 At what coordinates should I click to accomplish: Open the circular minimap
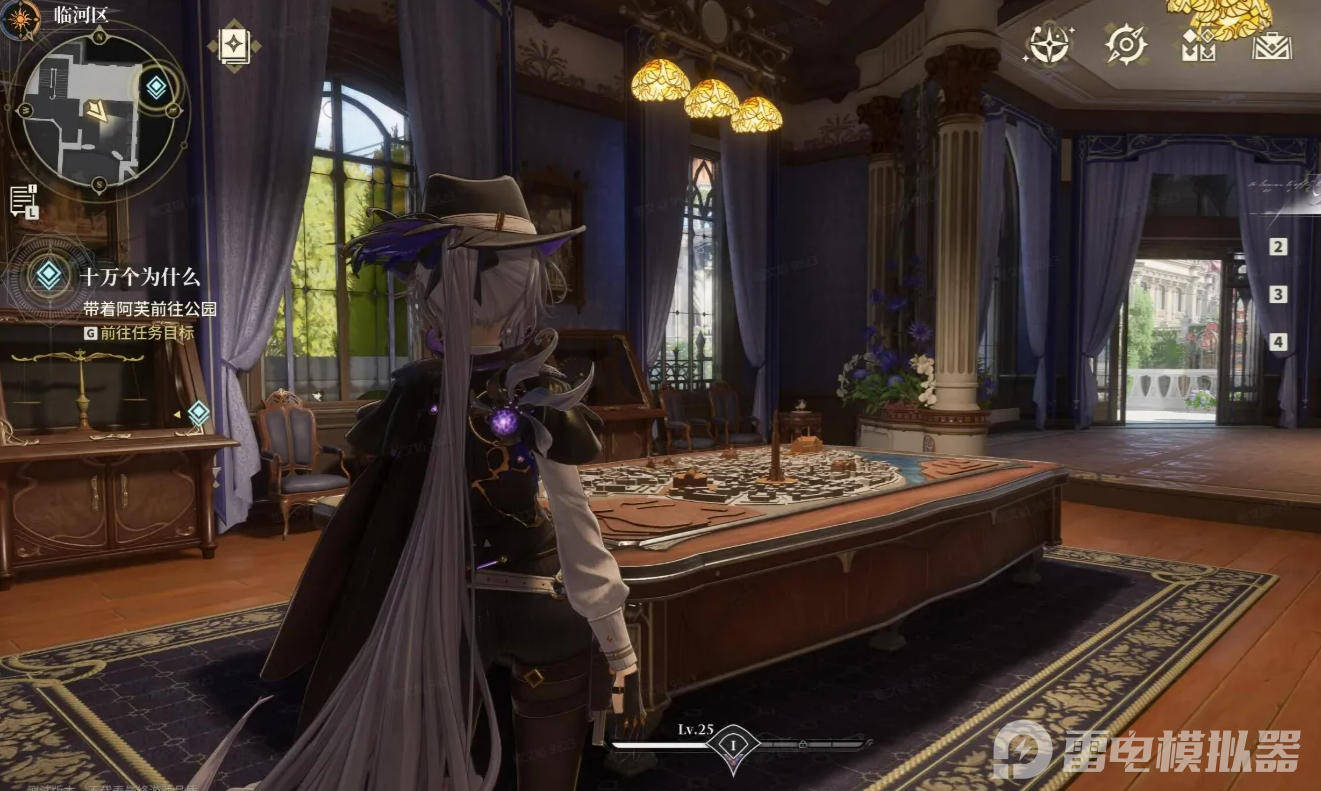coord(97,110)
